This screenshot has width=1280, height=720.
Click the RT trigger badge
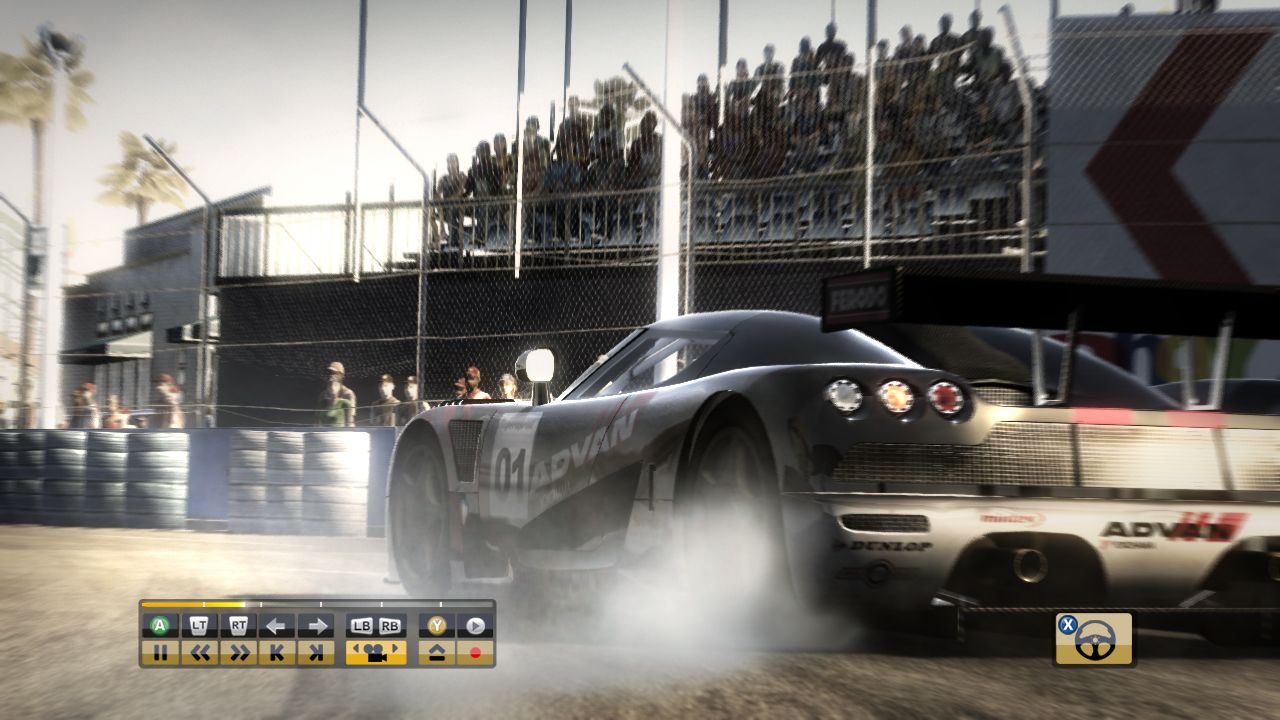239,625
